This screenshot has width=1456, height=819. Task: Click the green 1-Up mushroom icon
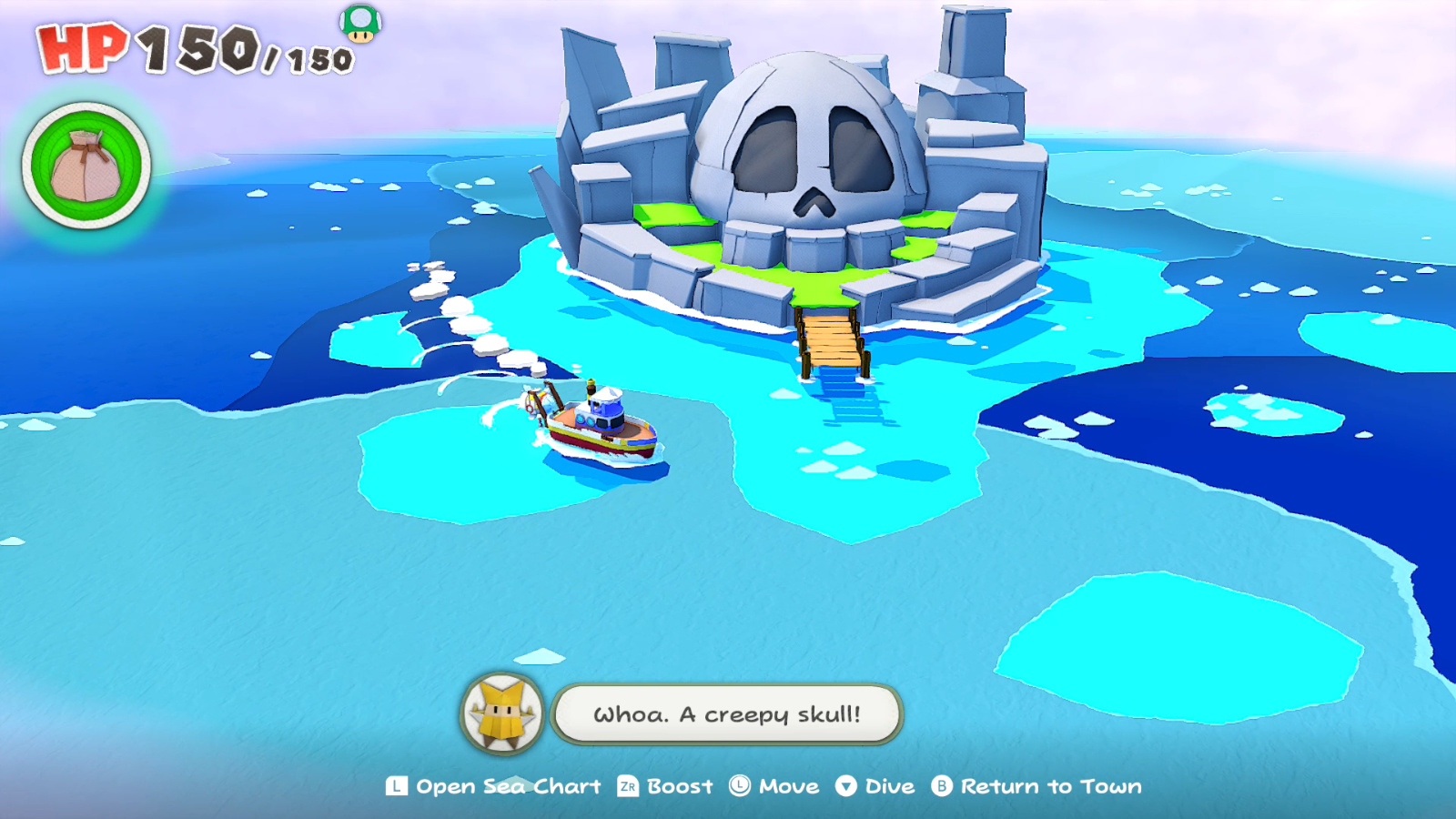[361, 23]
